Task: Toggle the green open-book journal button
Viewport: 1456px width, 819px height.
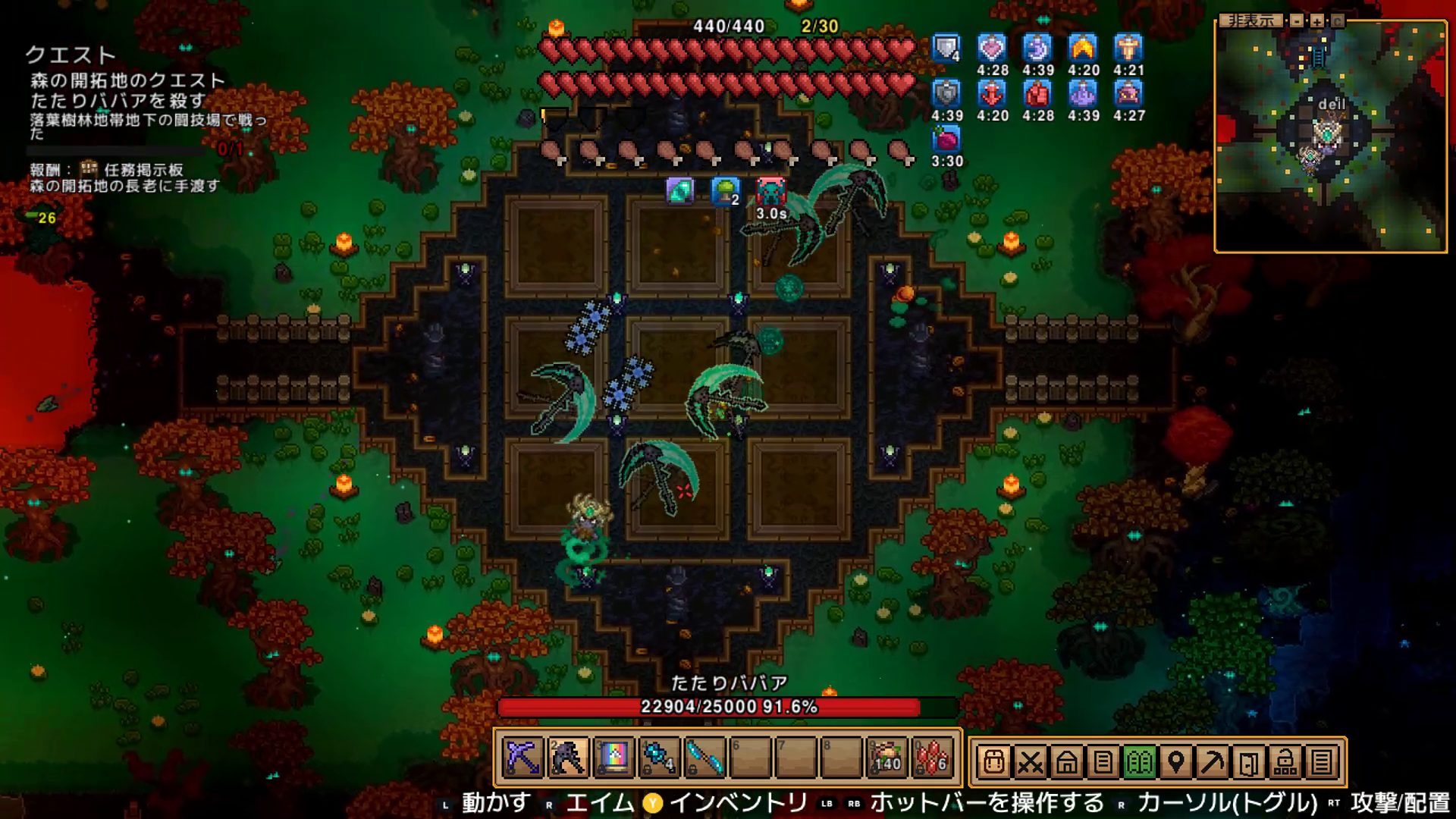Action: pos(1139,761)
